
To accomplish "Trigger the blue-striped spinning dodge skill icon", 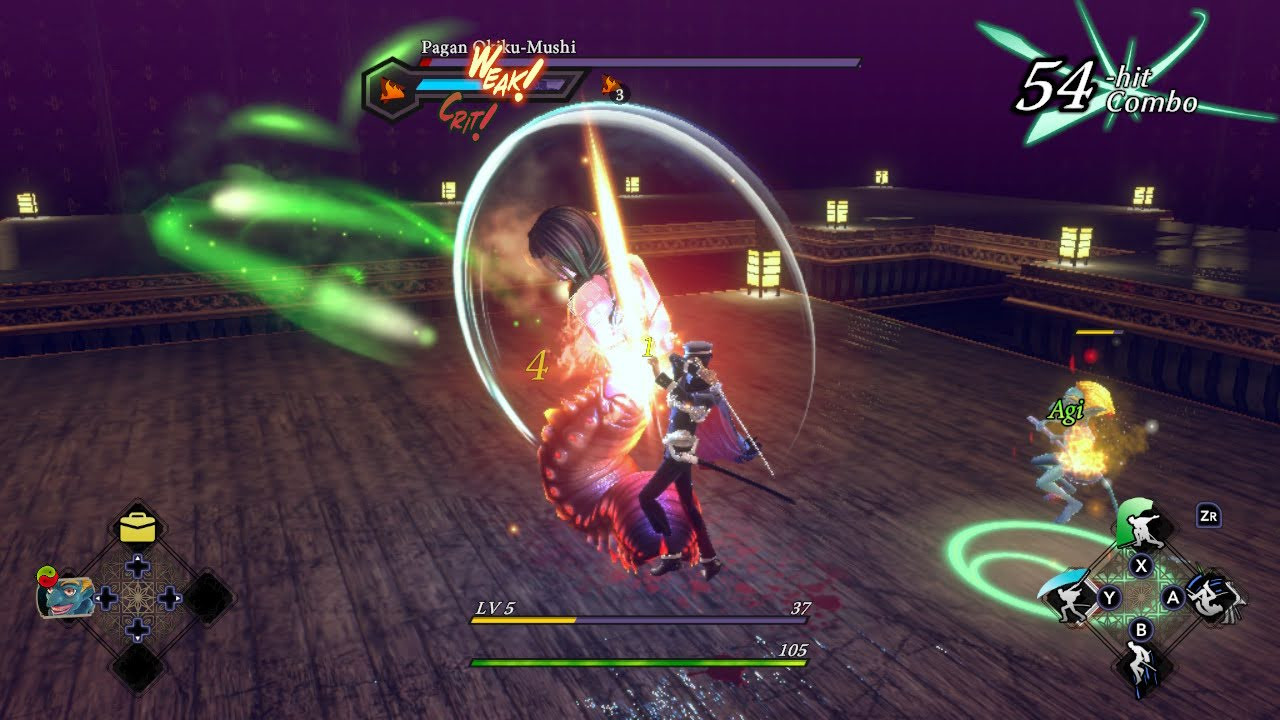I will click(x=1216, y=597).
